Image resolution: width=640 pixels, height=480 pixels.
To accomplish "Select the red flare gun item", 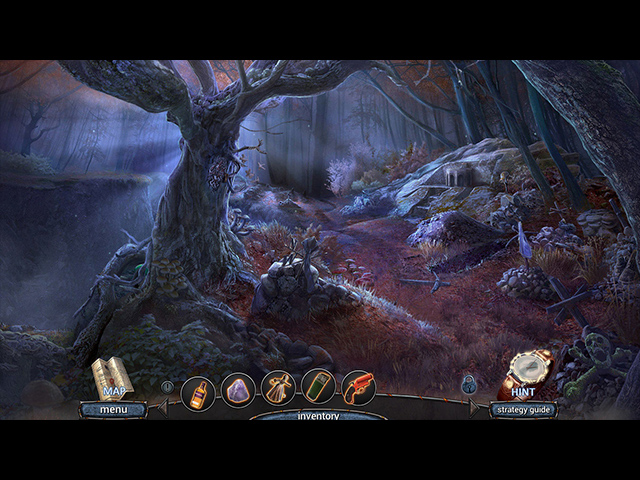I will click(358, 388).
